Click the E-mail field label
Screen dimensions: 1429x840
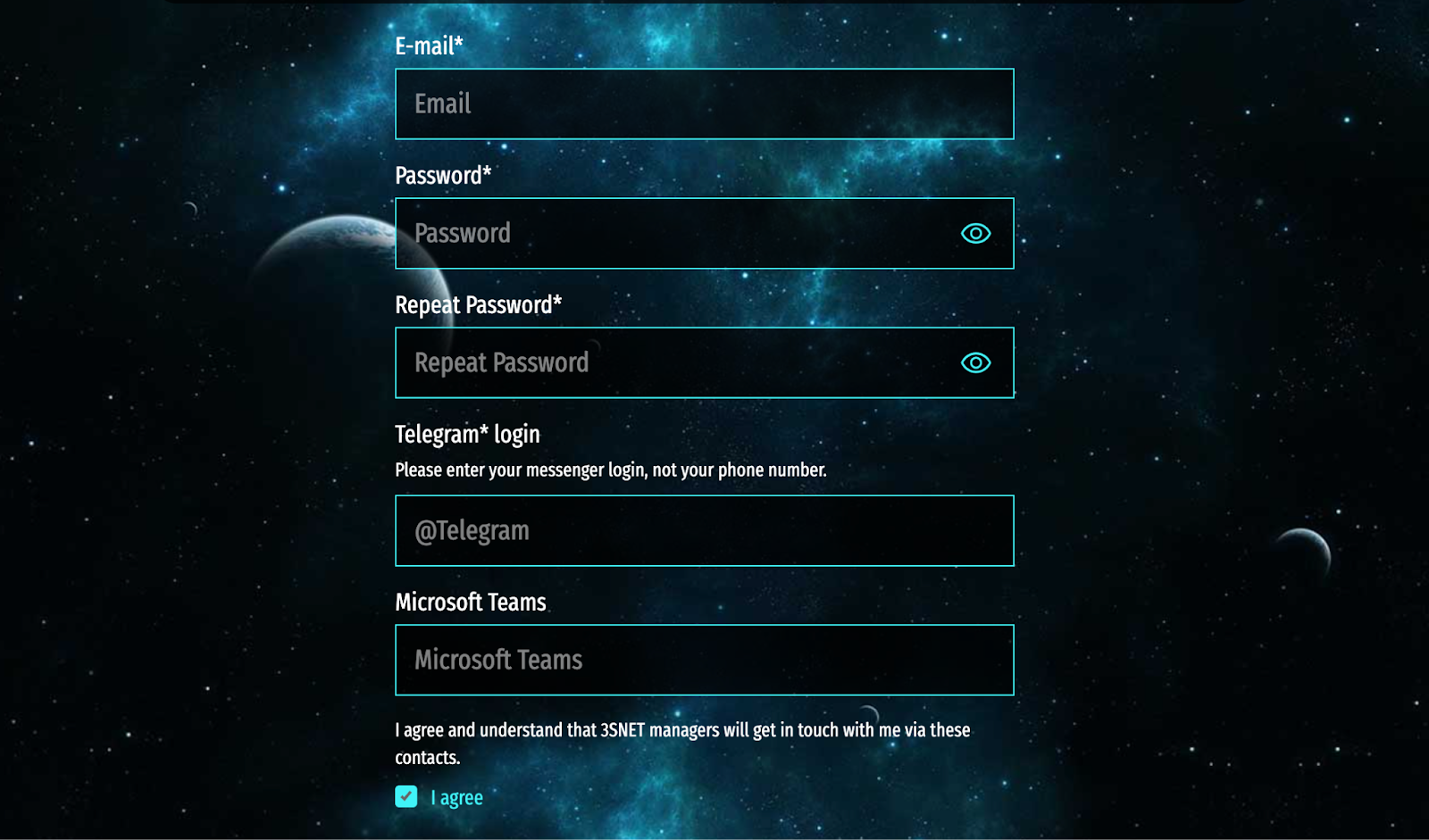(430, 47)
